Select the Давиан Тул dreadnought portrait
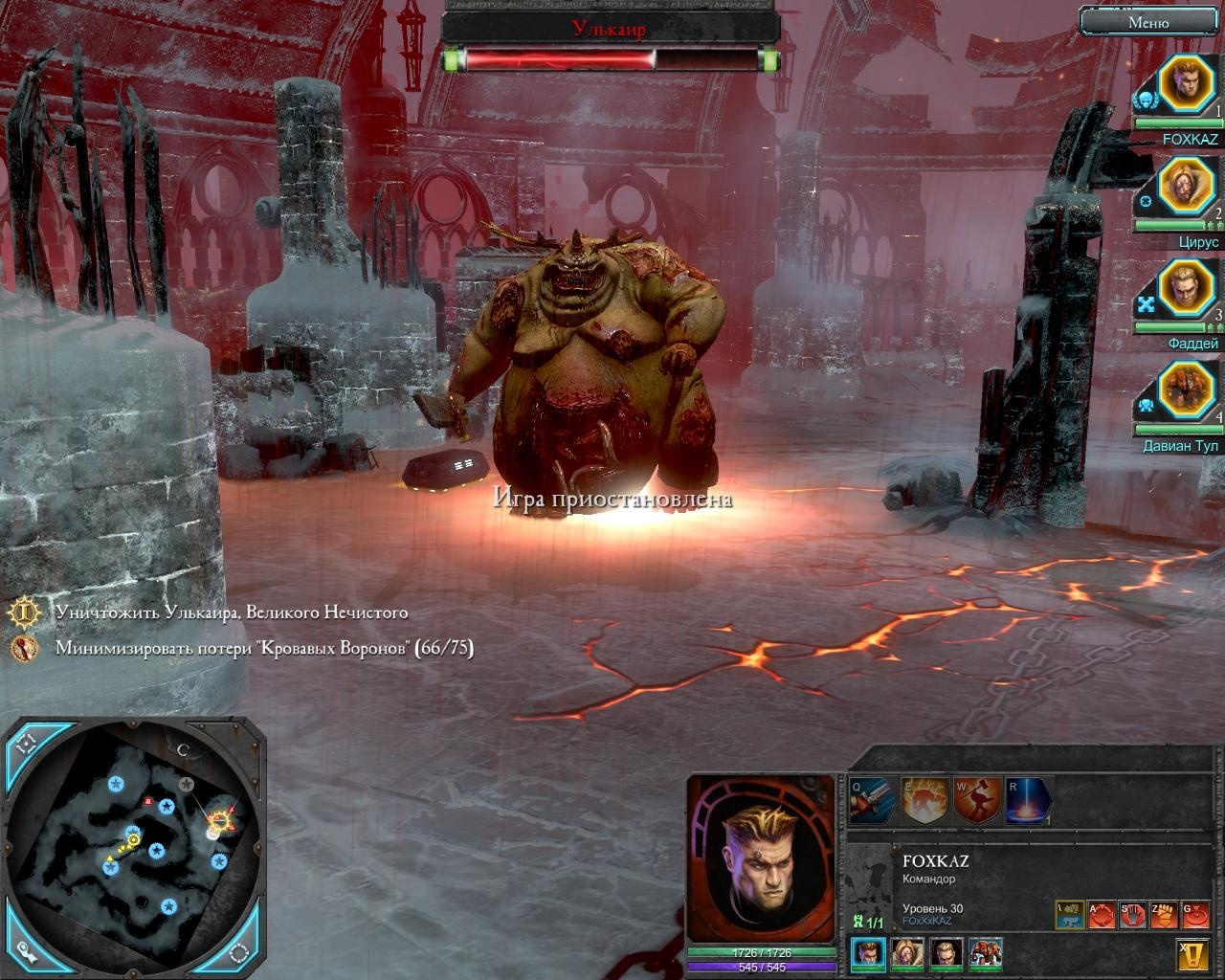This screenshot has width=1225, height=980. 1187,390
